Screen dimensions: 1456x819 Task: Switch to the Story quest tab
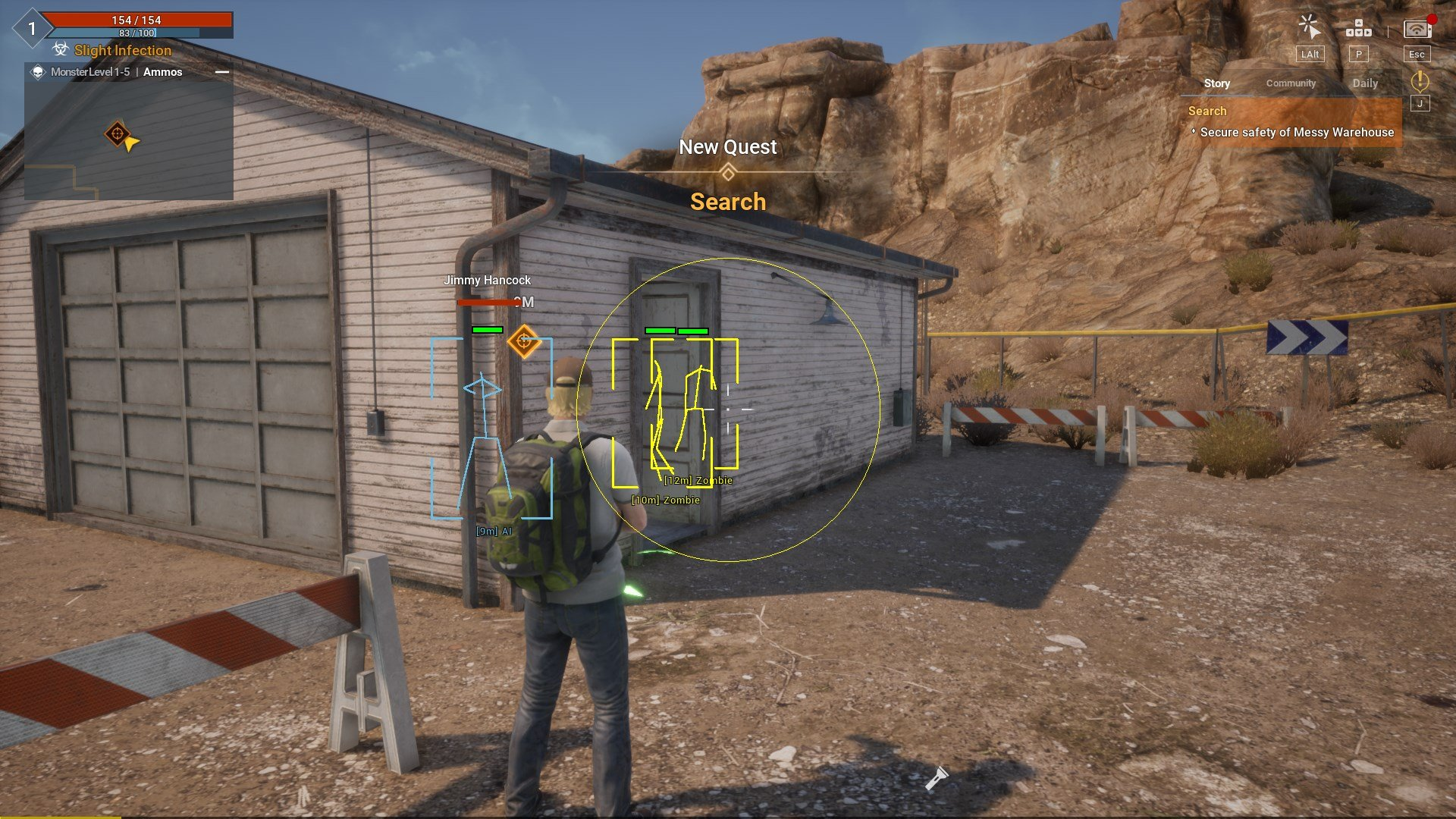coord(1216,83)
